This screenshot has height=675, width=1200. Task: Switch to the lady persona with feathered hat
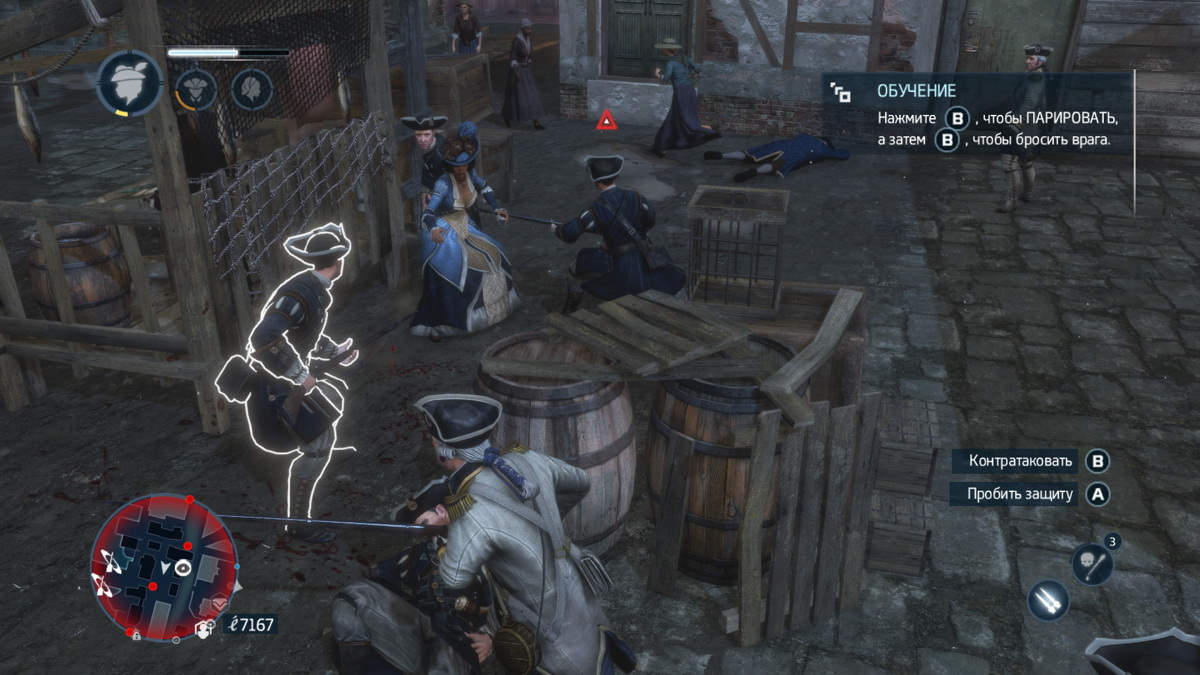[195, 88]
